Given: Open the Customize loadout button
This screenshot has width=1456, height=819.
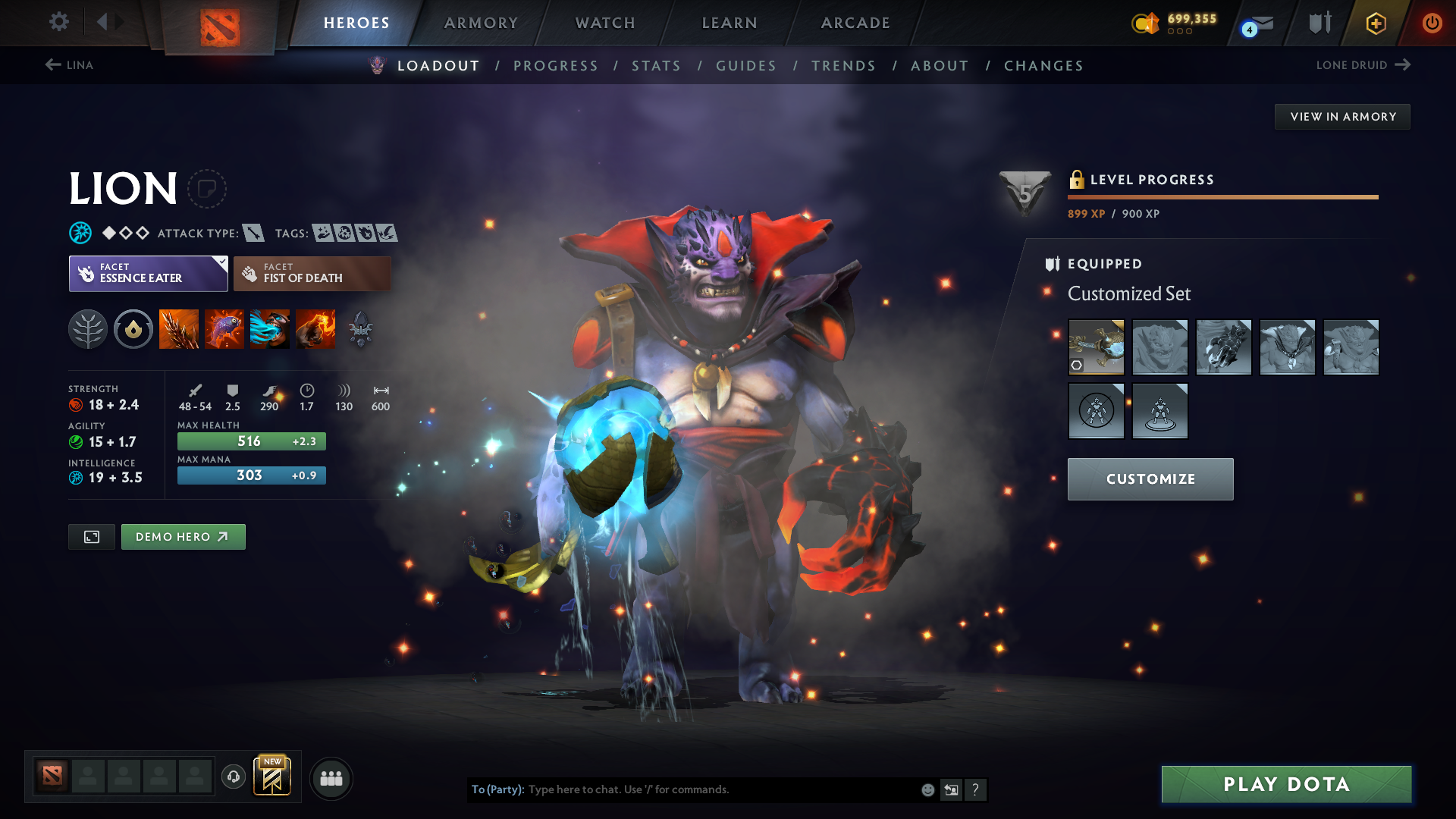Looking at the screenshot, I should [1150, 479].
